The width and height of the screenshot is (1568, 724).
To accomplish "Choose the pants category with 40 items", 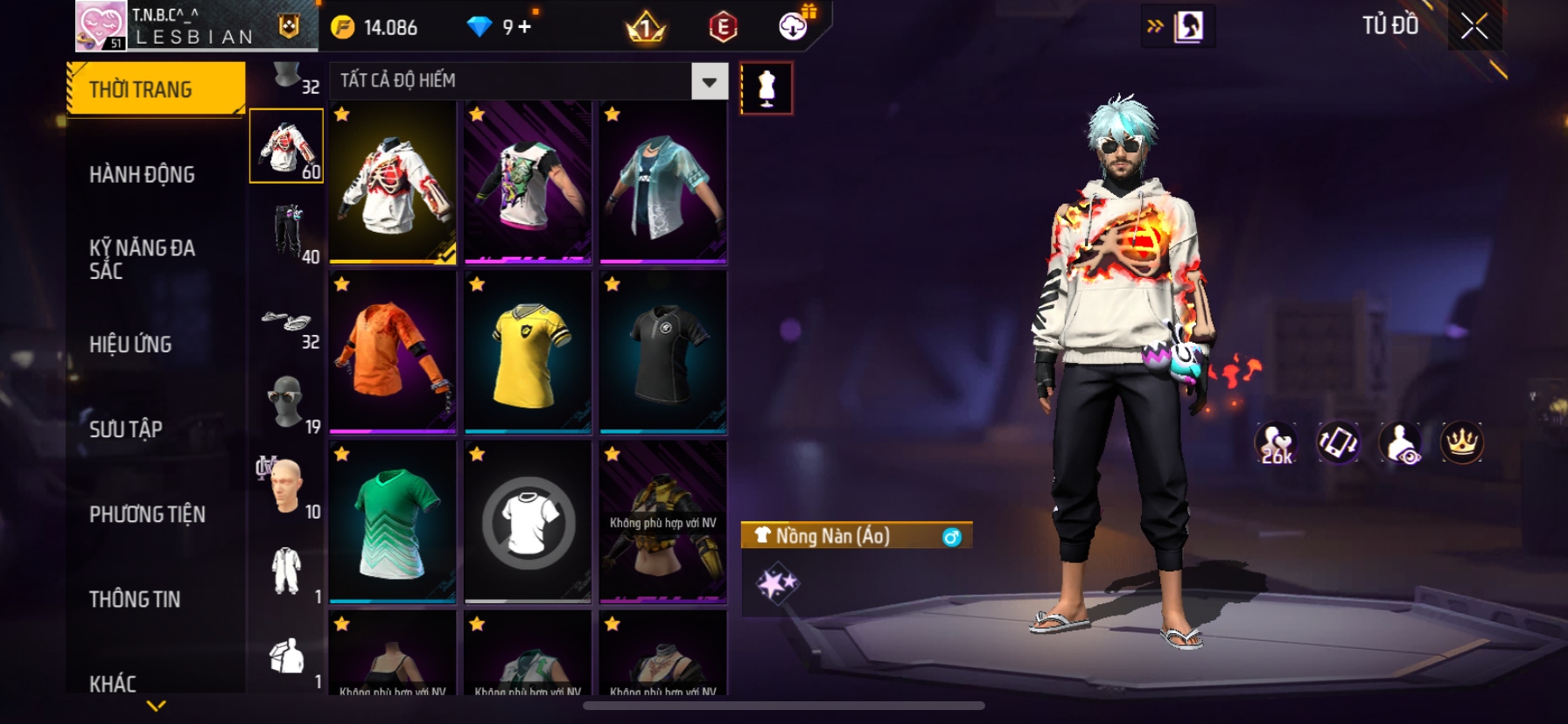I will 287,232.
